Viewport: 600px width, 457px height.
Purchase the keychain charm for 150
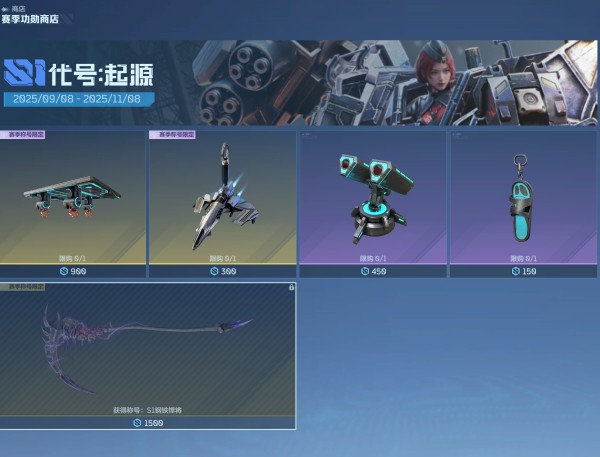tap(522, 271)
